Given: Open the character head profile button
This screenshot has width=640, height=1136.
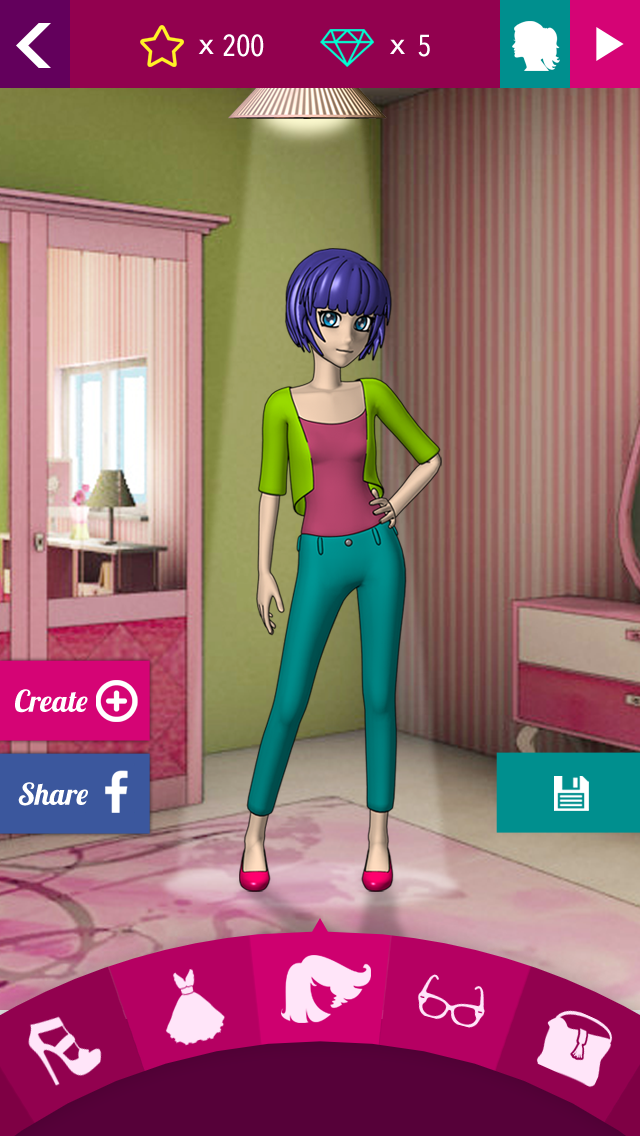Looking at the screenshot, I should tap(535, 44).
